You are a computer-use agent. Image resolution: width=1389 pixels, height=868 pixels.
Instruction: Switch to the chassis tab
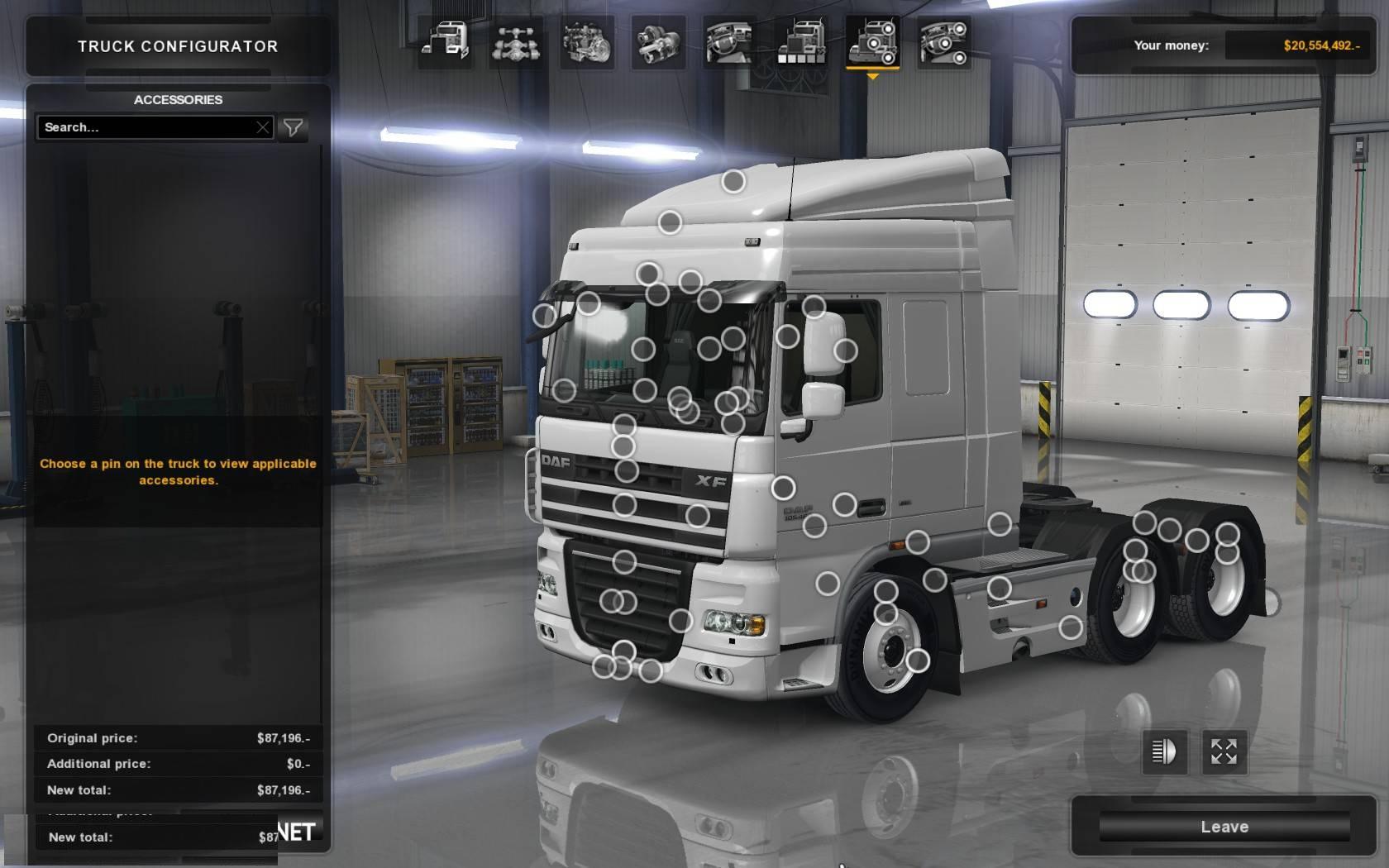[x=516, y=42]
